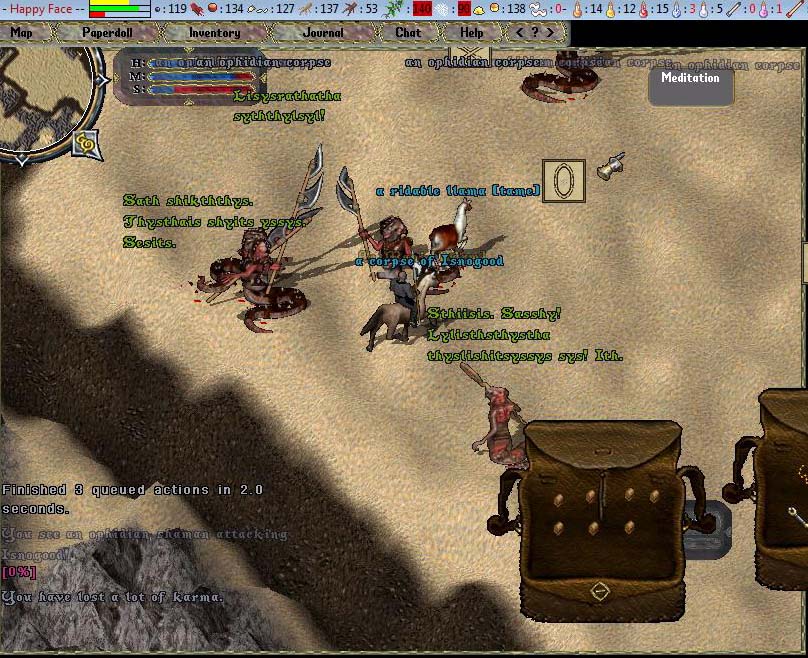Screen dimensions: 808x658
Task: Open the Chat window
Action: [408, 32]
